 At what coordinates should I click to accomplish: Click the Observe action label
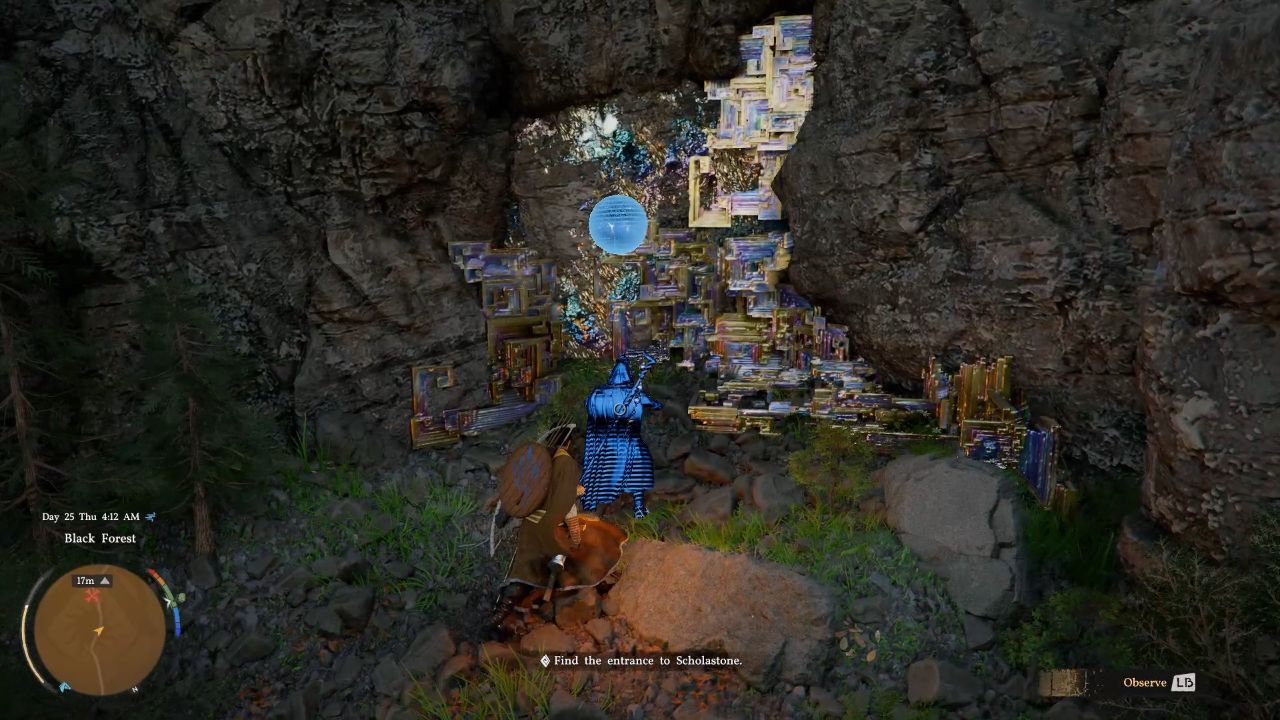tap(1144, 683)
